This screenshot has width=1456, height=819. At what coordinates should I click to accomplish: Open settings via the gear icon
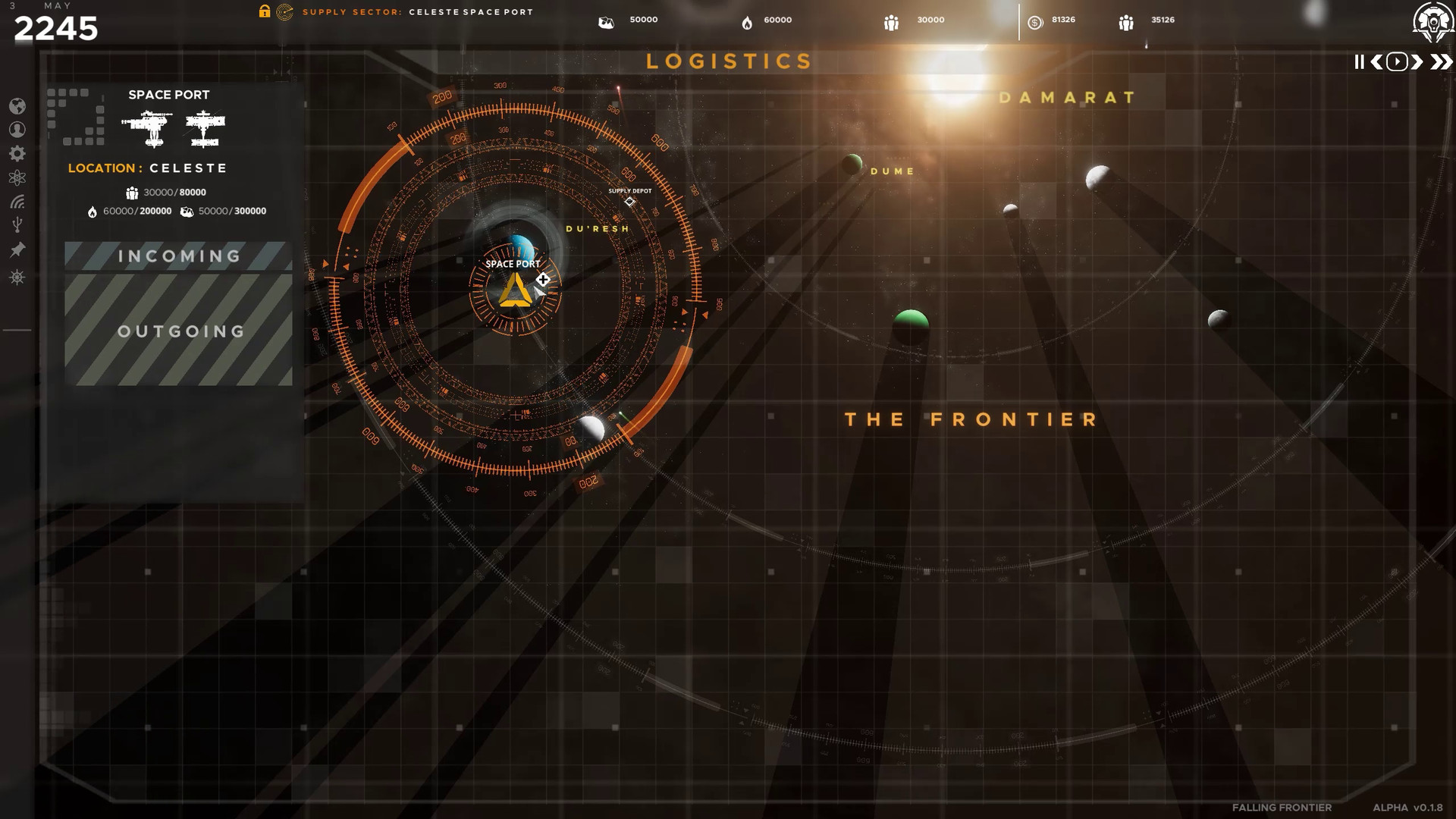(17, 153)
